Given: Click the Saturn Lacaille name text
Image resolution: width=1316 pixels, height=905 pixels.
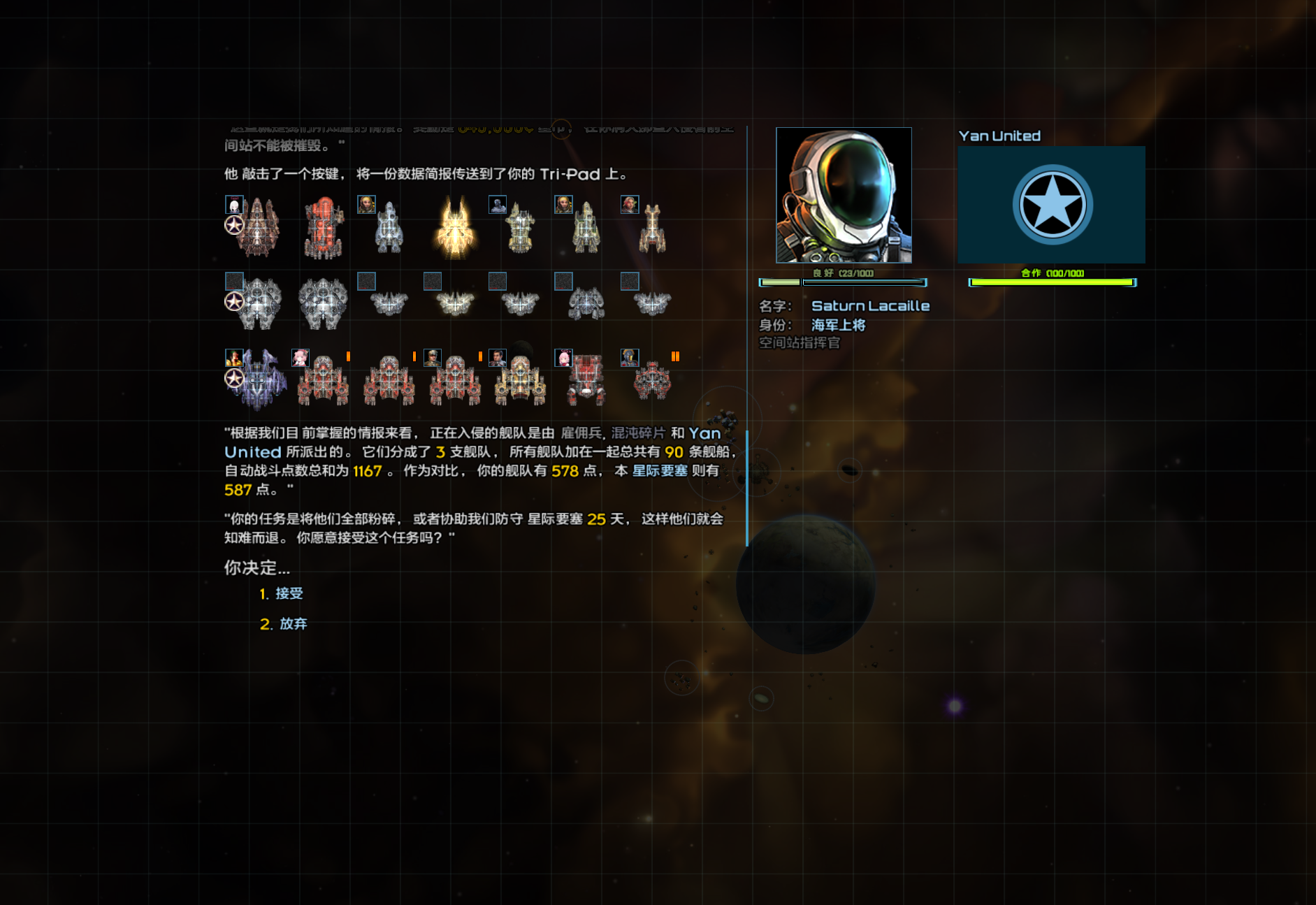Looking at the screenshot, I should [870, 306].
